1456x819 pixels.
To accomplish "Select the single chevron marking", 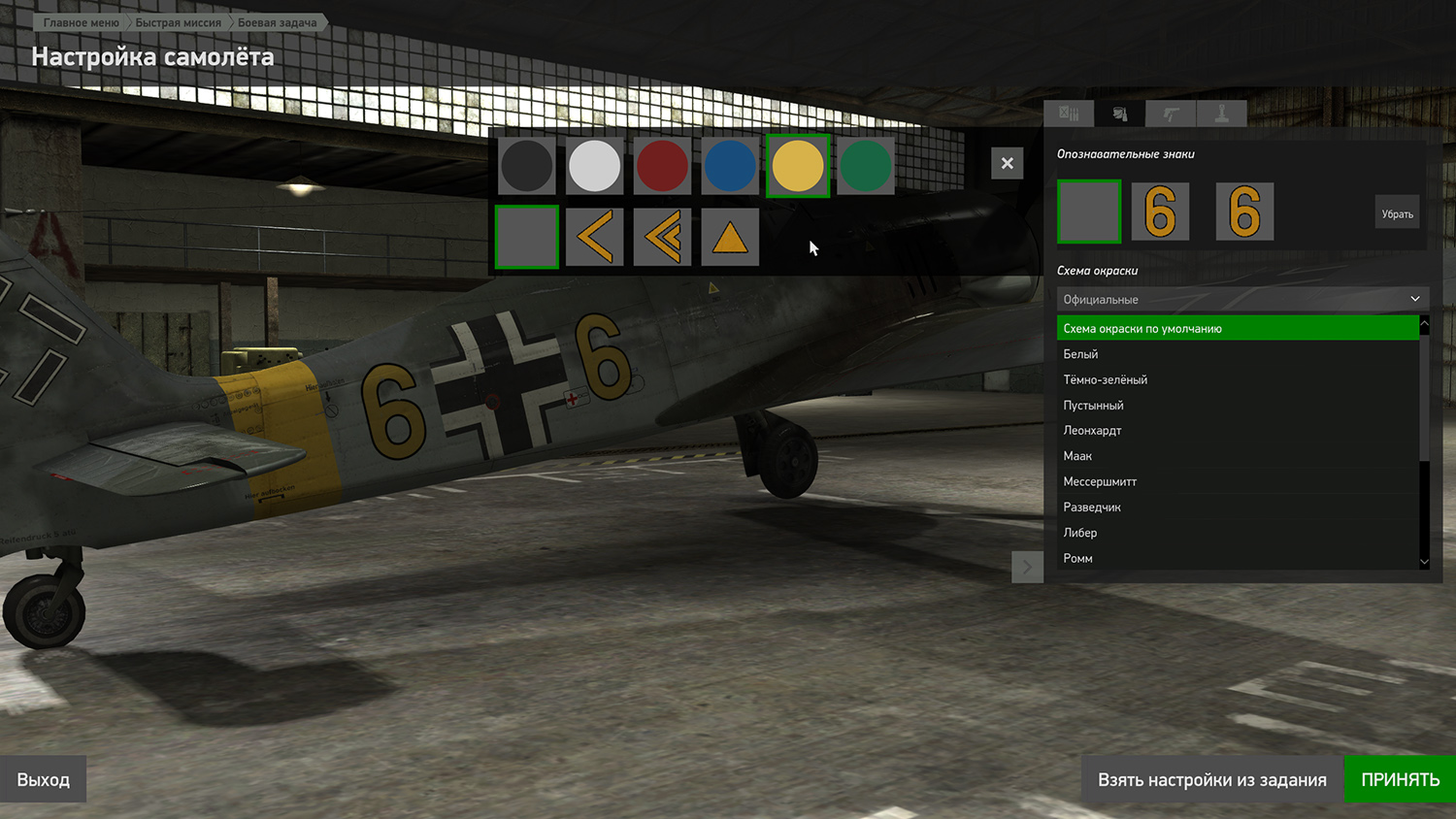I will 594,237.
